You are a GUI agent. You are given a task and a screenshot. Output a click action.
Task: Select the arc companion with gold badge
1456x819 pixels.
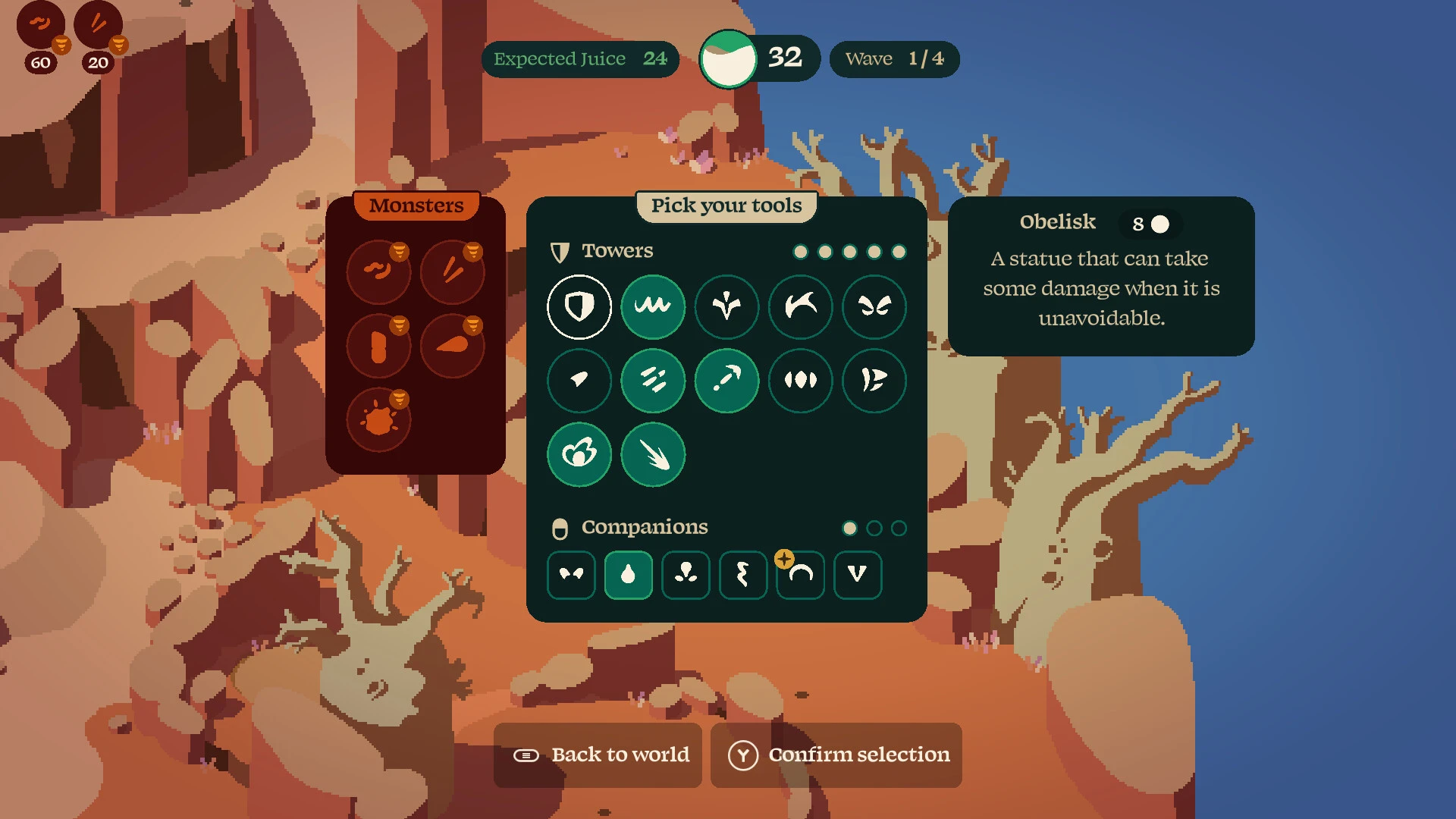(801, 575)
